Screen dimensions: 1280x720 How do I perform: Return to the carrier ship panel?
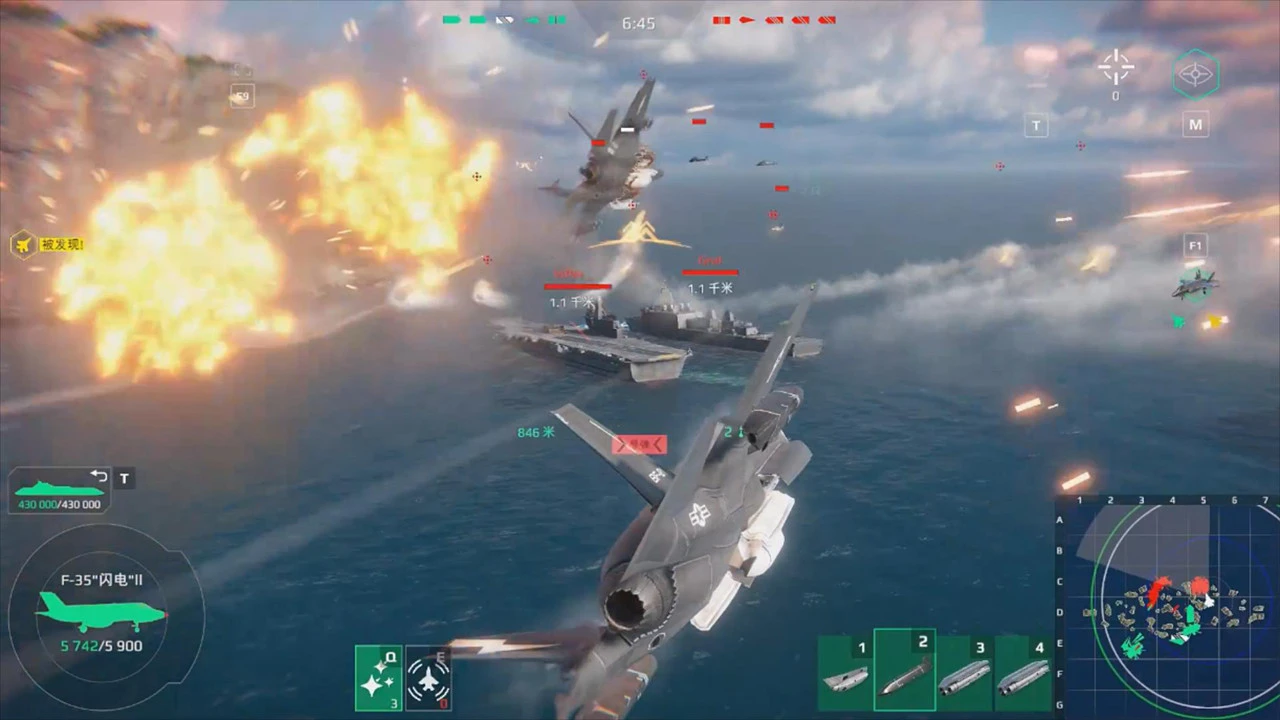tap(60, 491)
